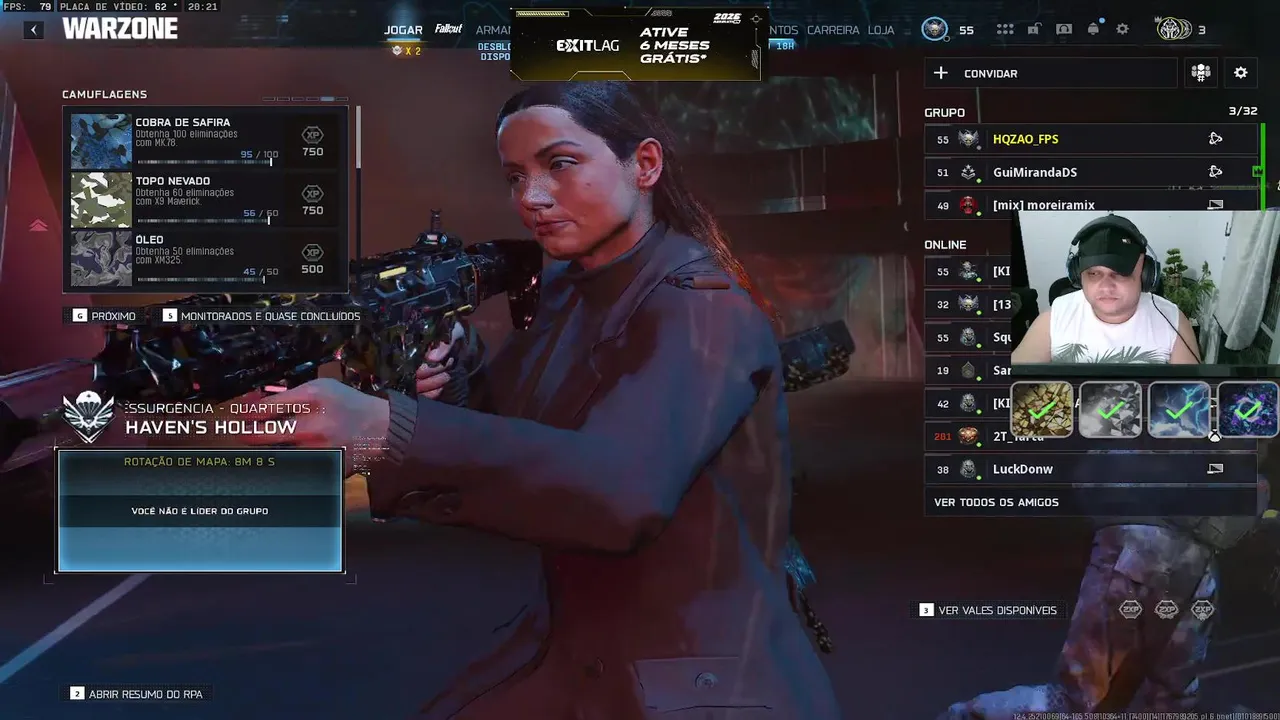Switch to the JOGAR tab
Screen dimensions: 1280x720
(x=403, y=30)
